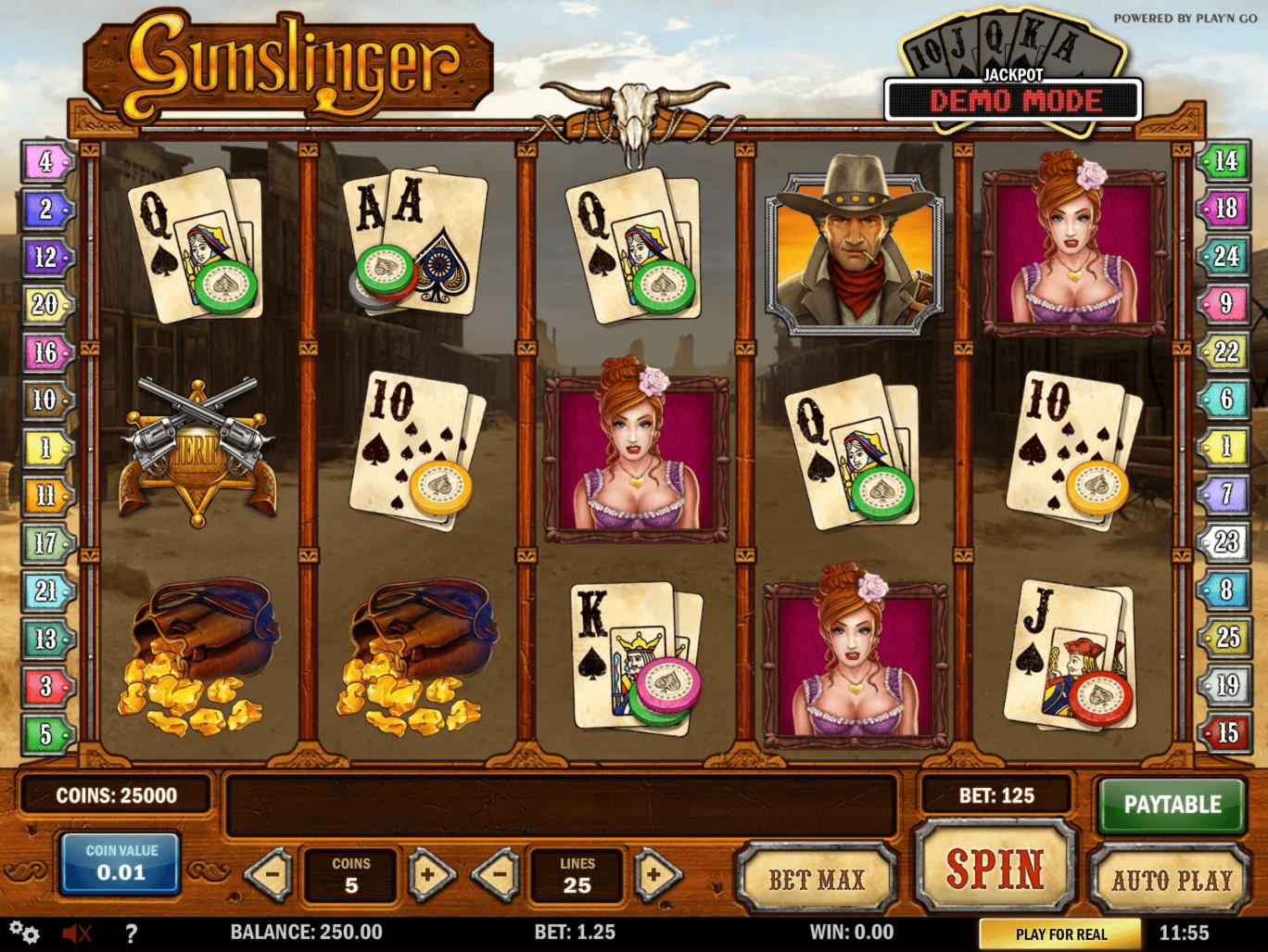The width and height of the screenshot is (1268, 952).
Task: Toggle the muted sound icon
Action: 76,933
